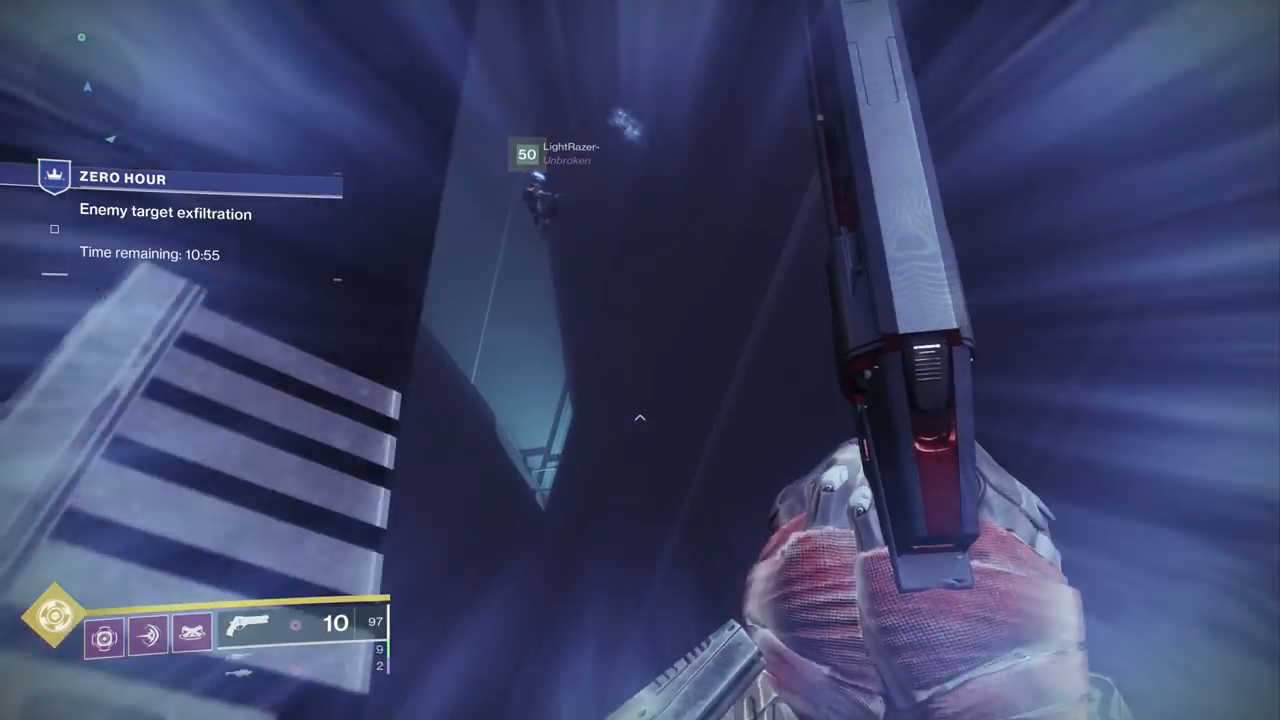1280x720 pixels.
Task: Activate the golden super ability diamond
Action: point(53,614)
